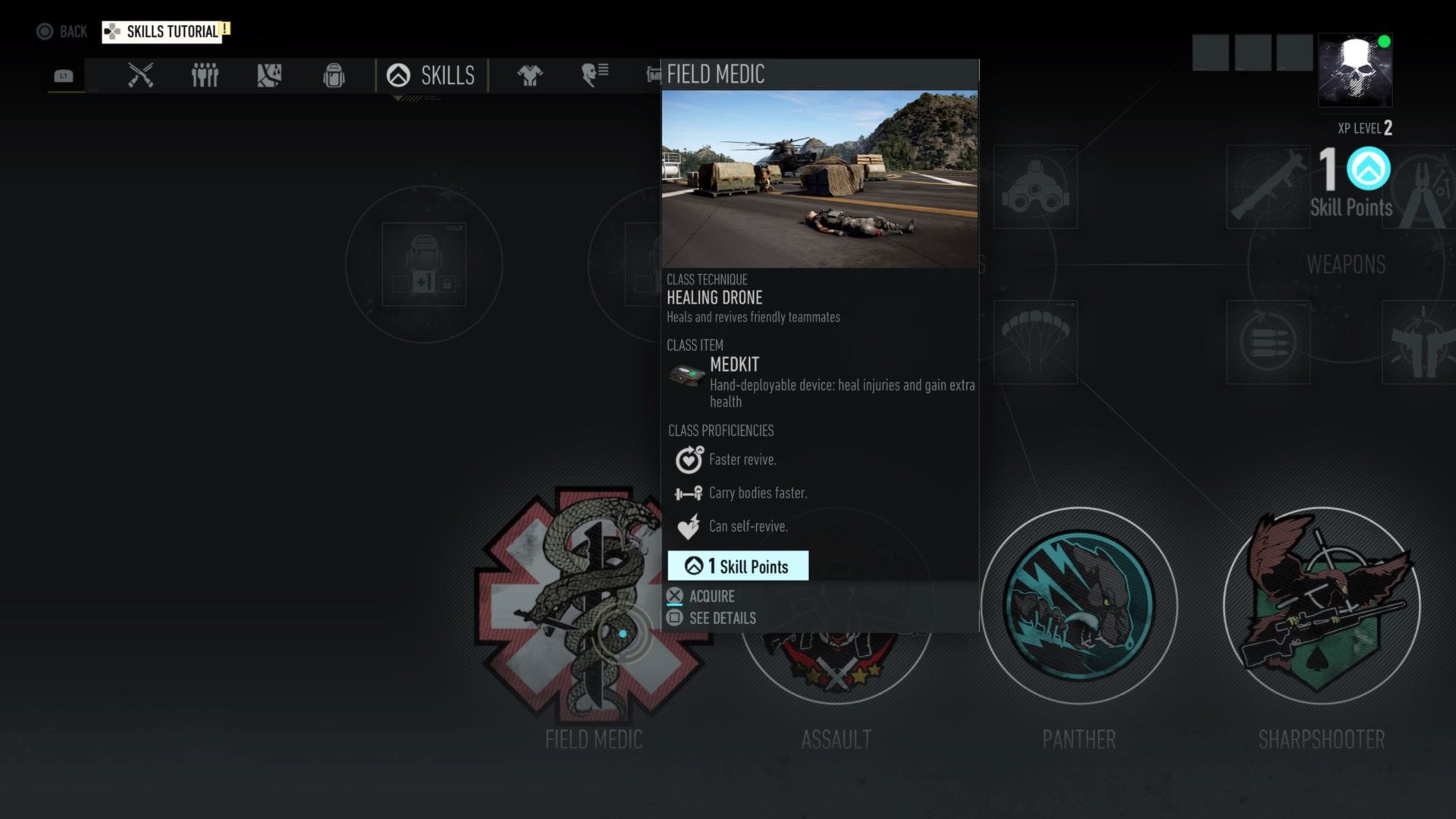Select the backpack loadout icon
The height and width of the screenshot is (819, 1456).
334,75
